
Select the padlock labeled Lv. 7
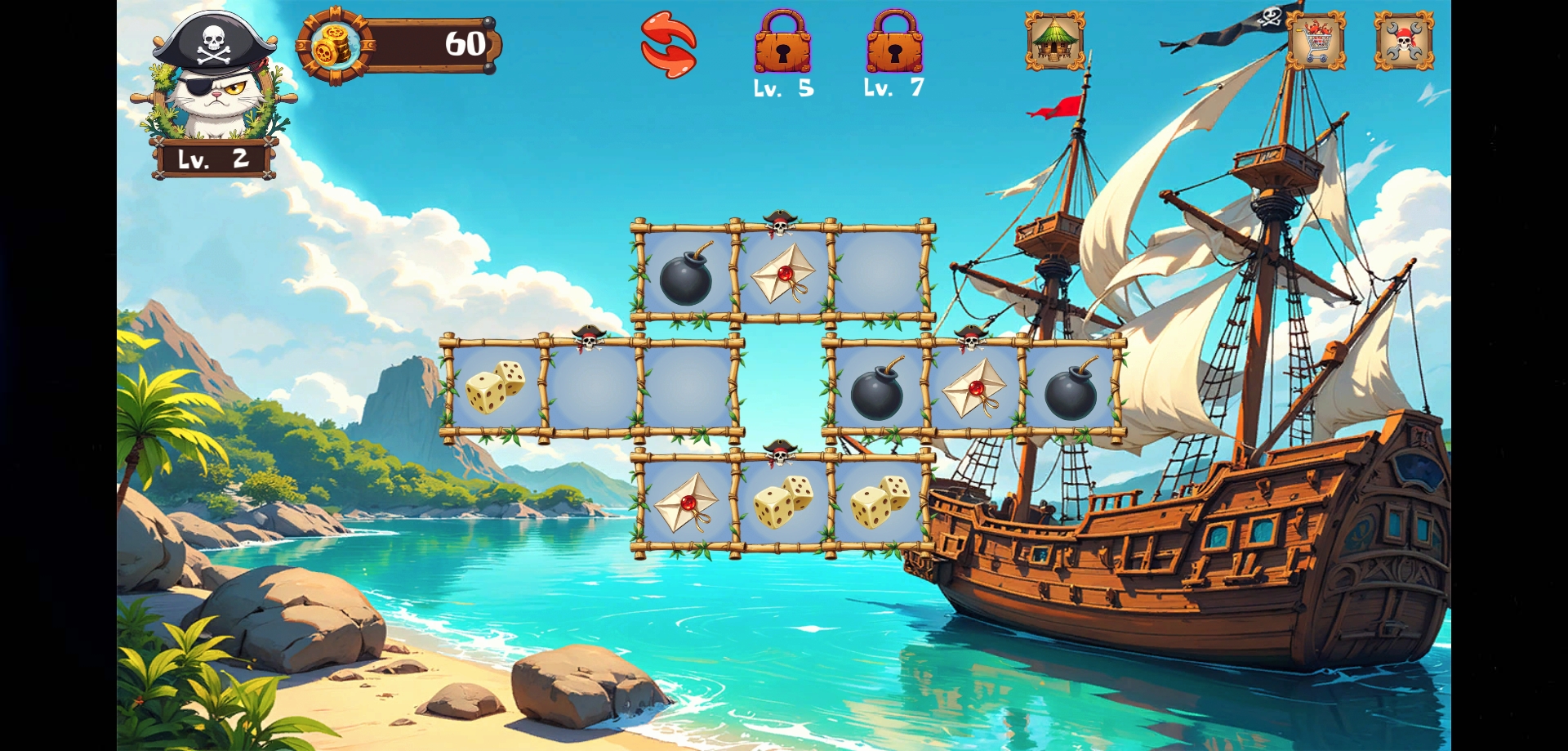pos(894,43)
